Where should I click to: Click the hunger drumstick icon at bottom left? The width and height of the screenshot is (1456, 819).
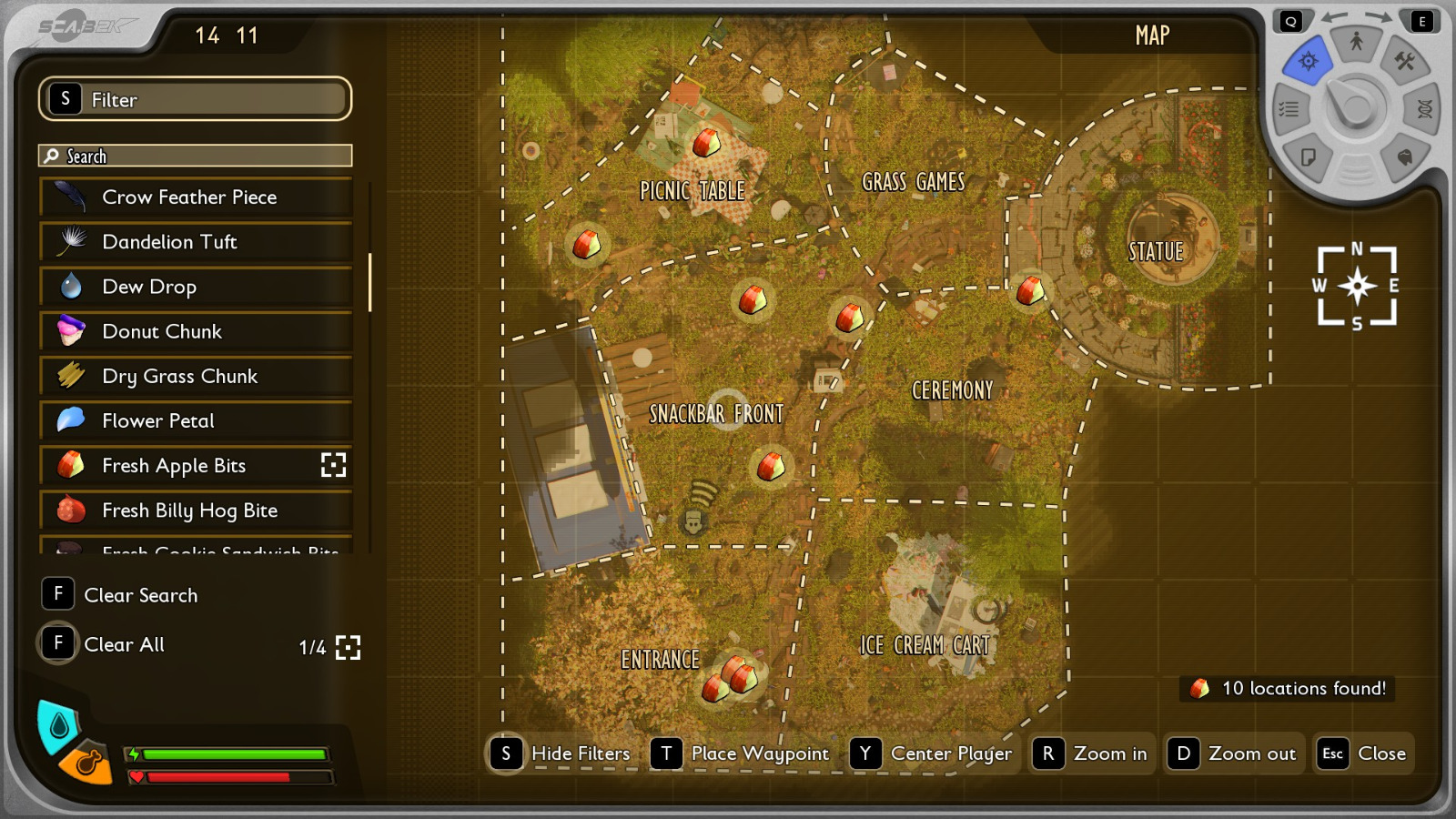(87, 764)
